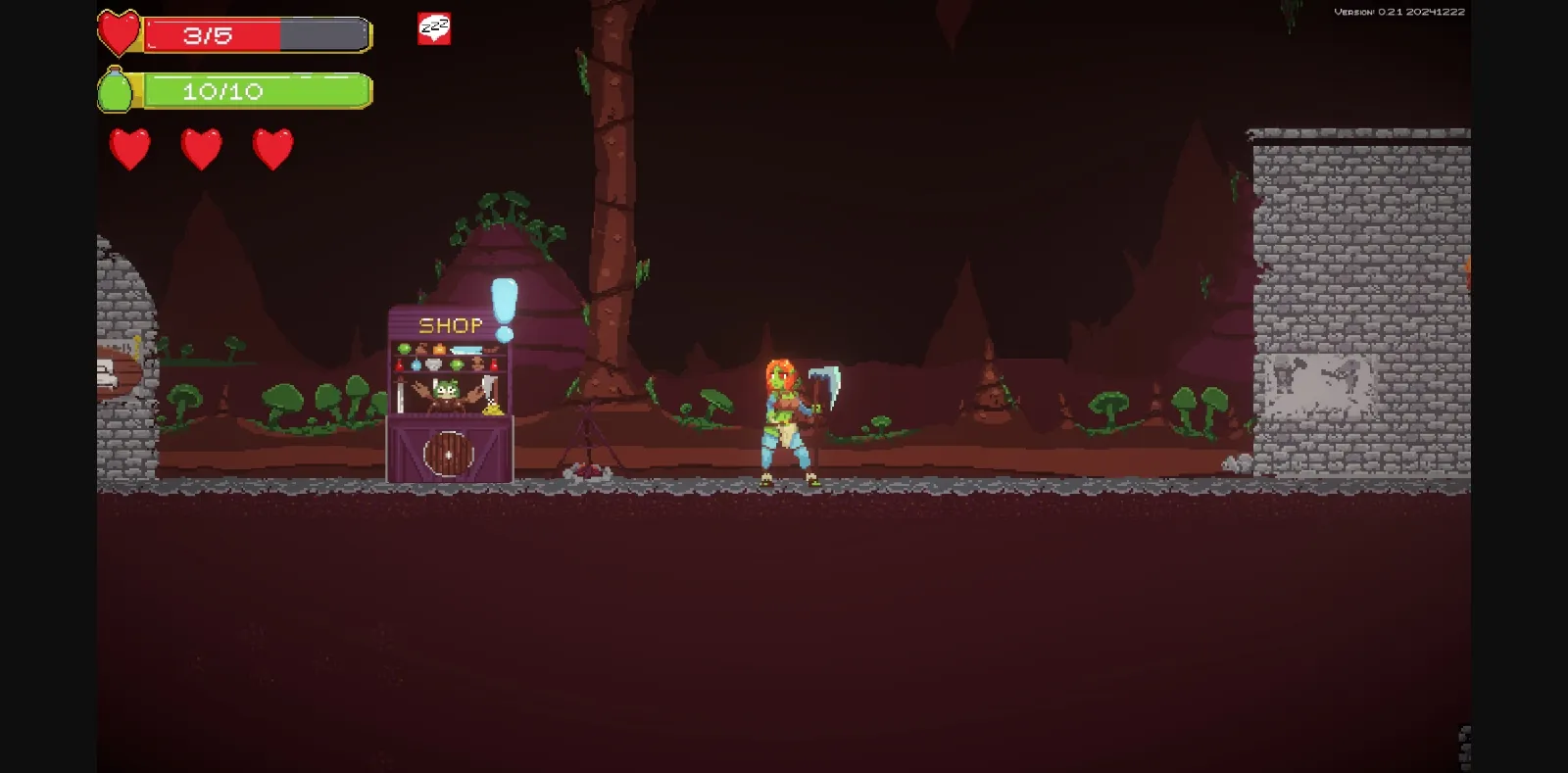Click the orange satchel on the shop shelf
The height and width of the screenshot is (773, 1568).
click(438, 348)
